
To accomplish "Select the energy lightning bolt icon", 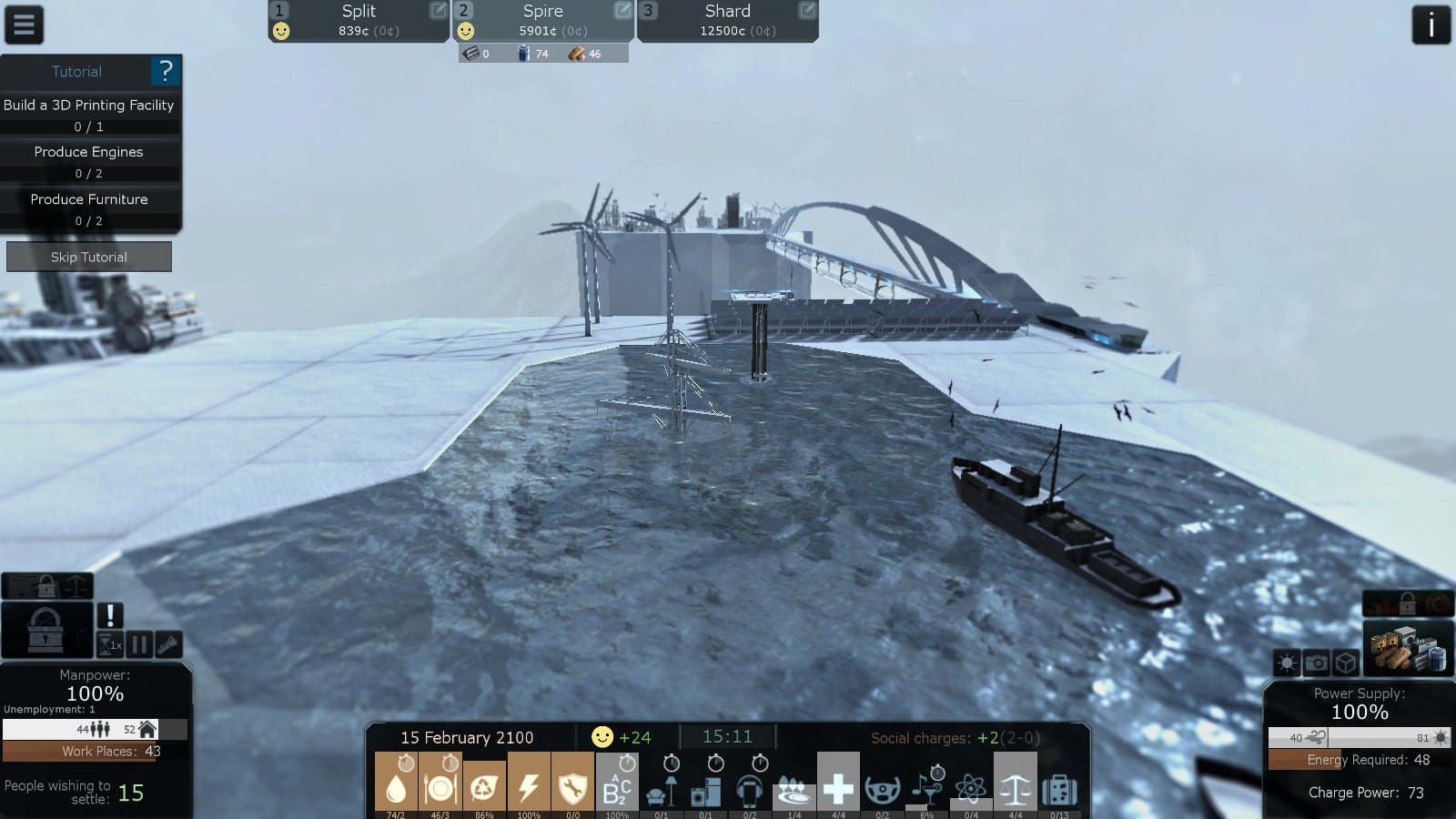I will pyautogui.click(x=529, y=784).
